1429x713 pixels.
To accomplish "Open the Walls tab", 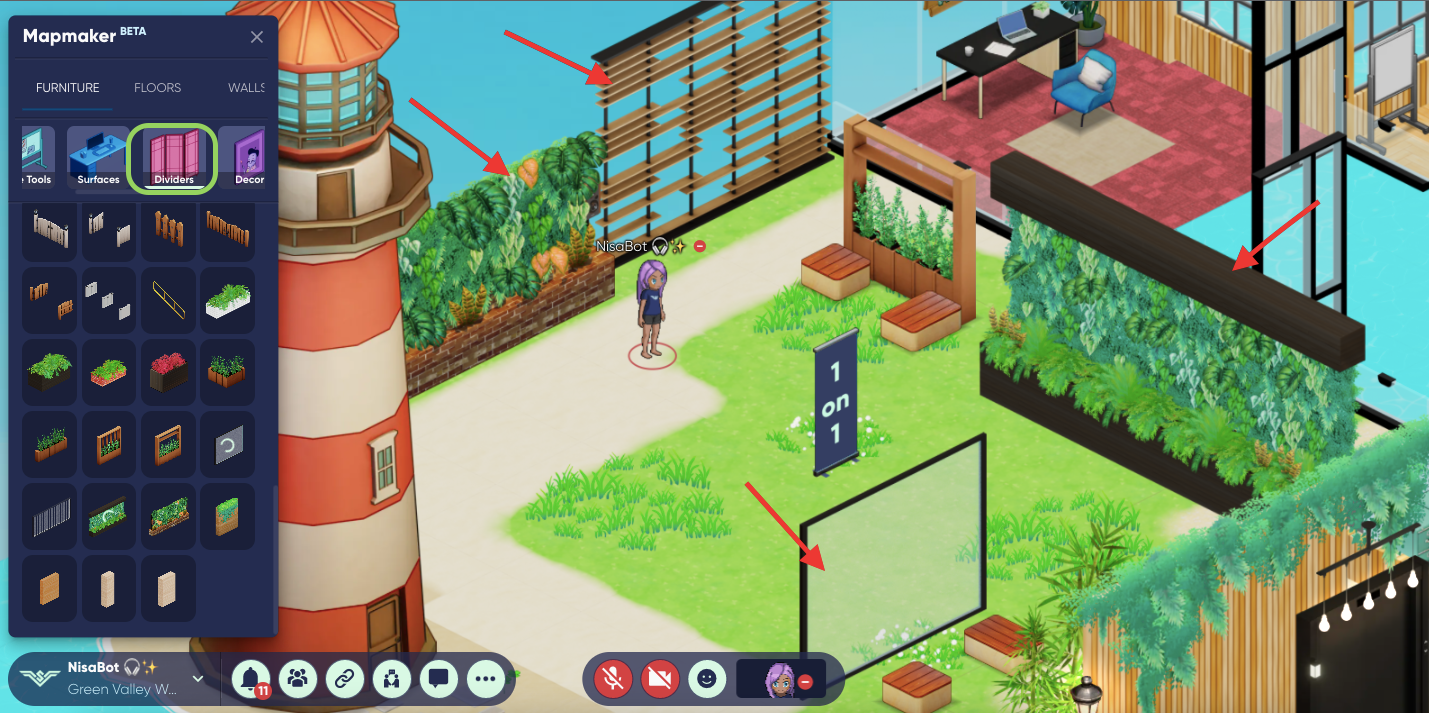I will point(246,88).
